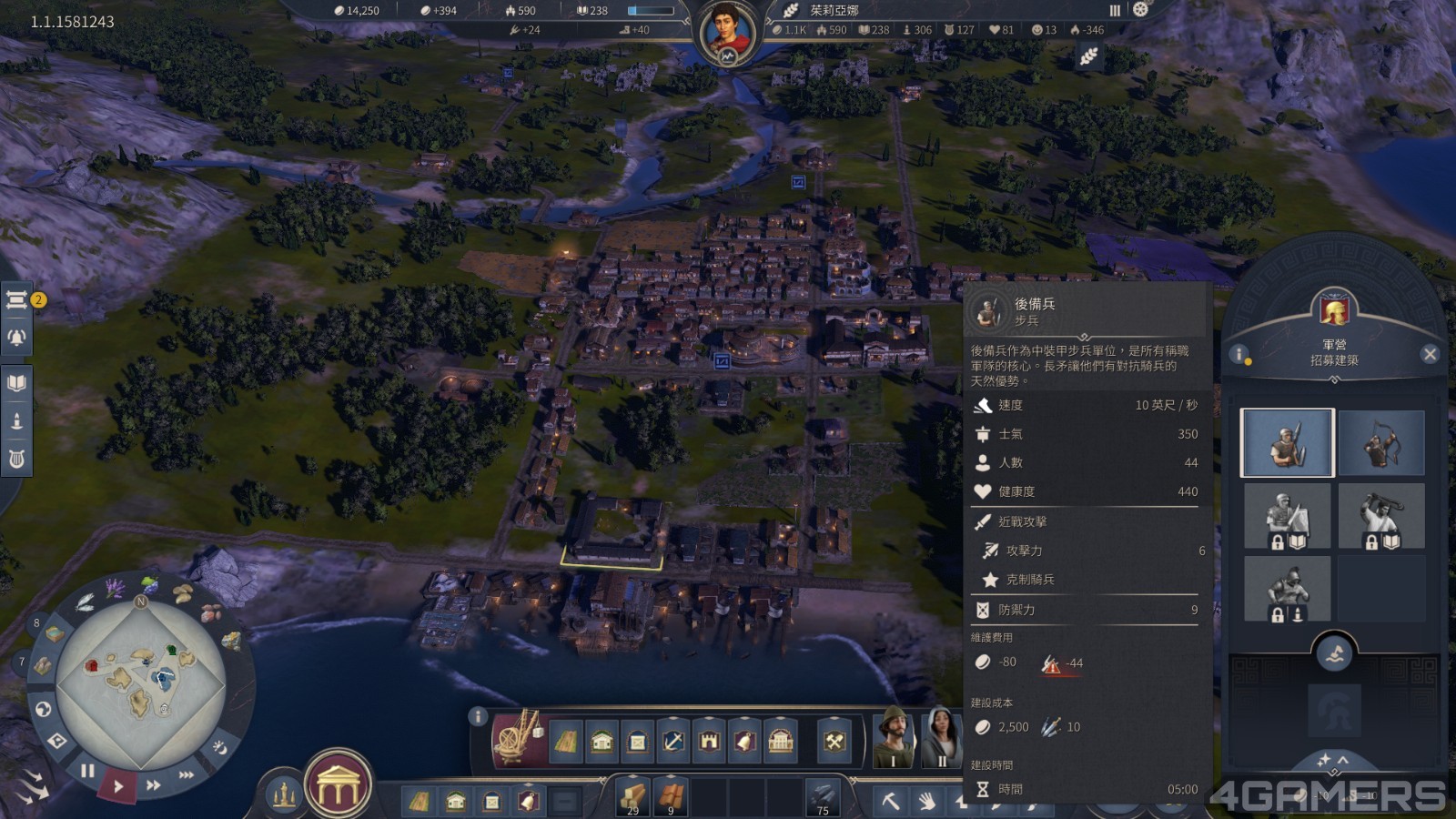Screen dimensions: 1456x819
Task: Open the governor portrait at top
Action: pos(727,33)
